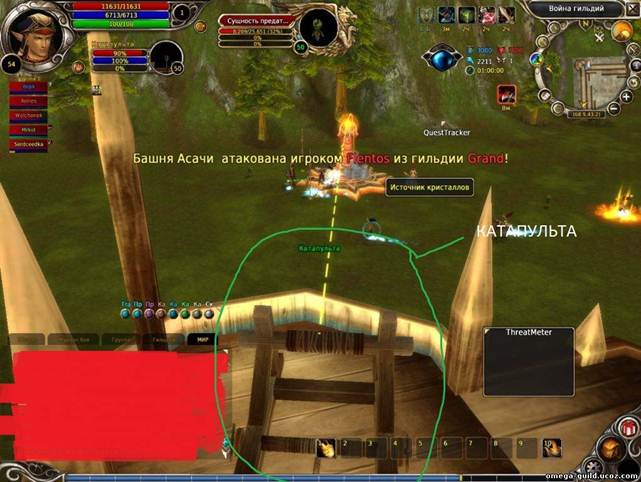Activate the skill in hotbar slot ten
Image resolution: width=641 pixels, height=482 pixels.
[x=551, y=447]
